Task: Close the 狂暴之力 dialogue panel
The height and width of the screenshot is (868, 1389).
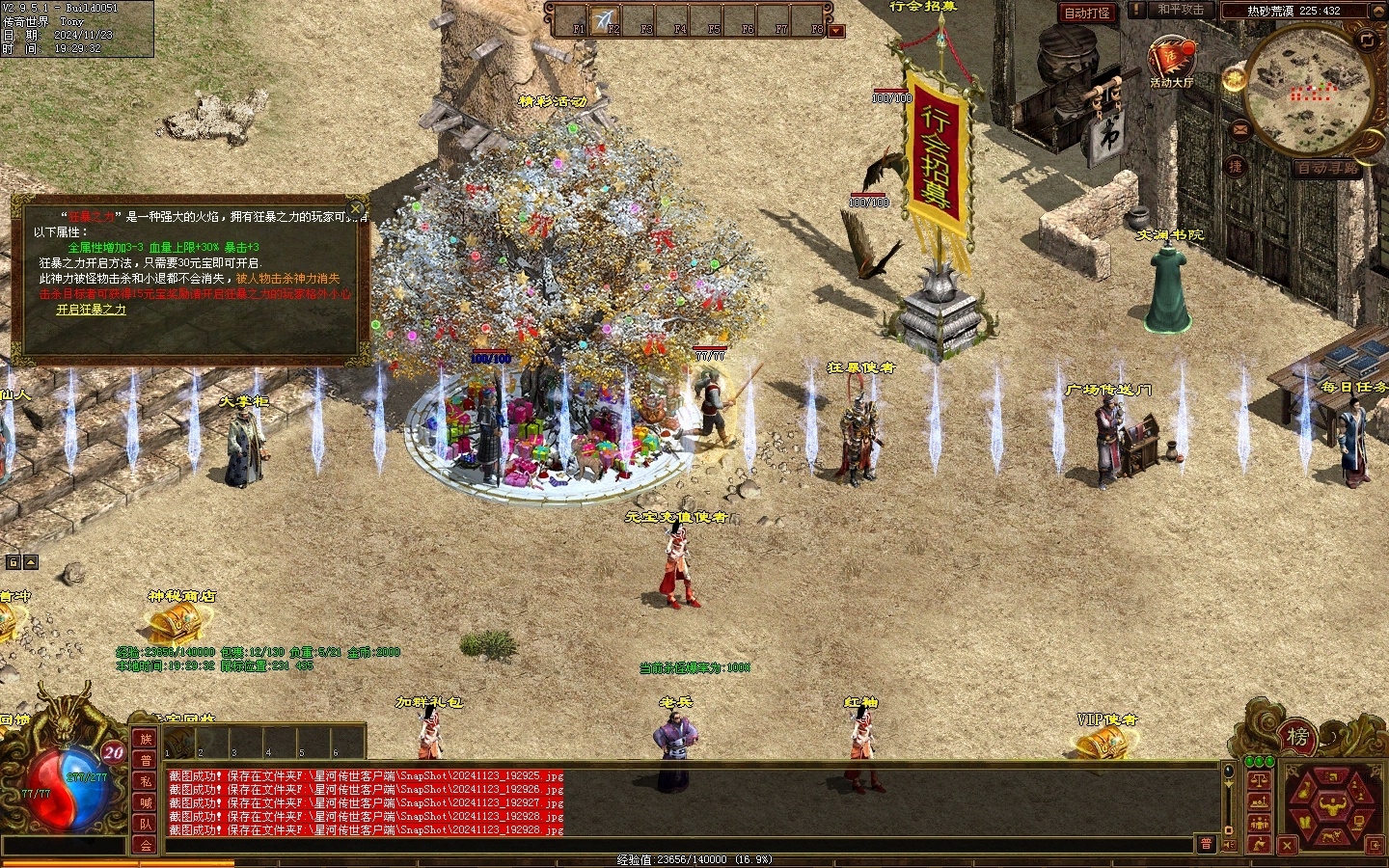Action: click(356, 208)
